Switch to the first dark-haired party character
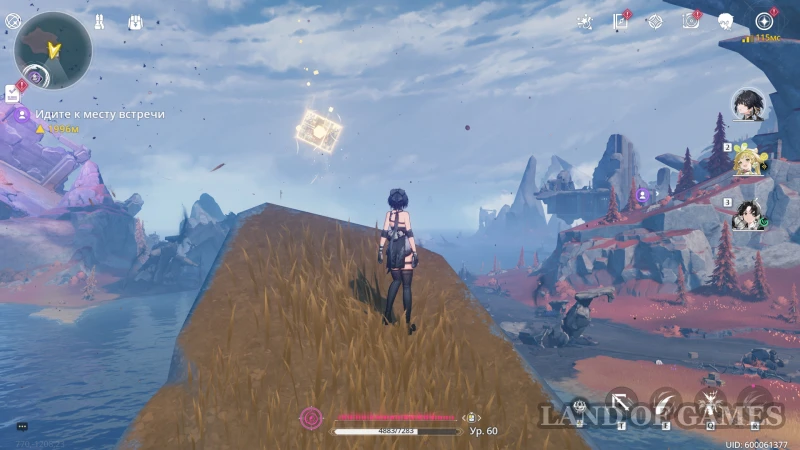The image size is (800, 450). click(747, 103)
